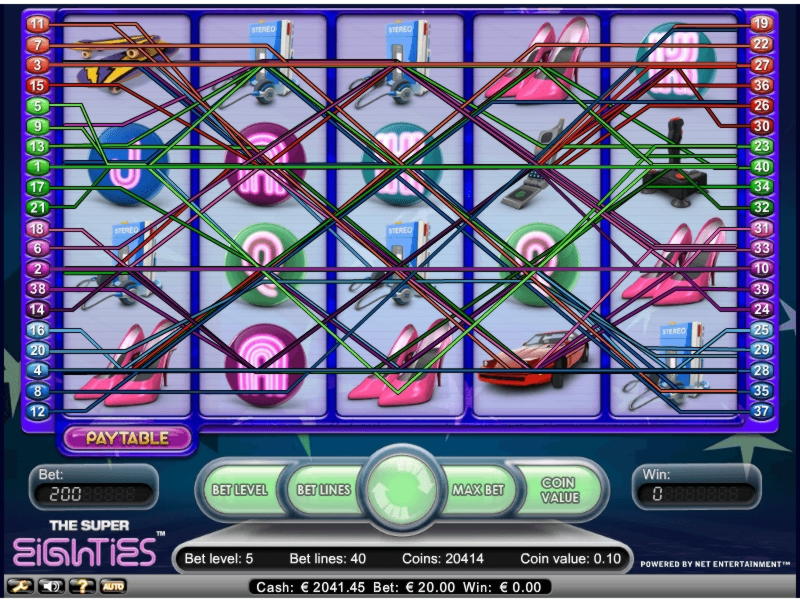Choose payline number 19 marker

pos(760,24)
